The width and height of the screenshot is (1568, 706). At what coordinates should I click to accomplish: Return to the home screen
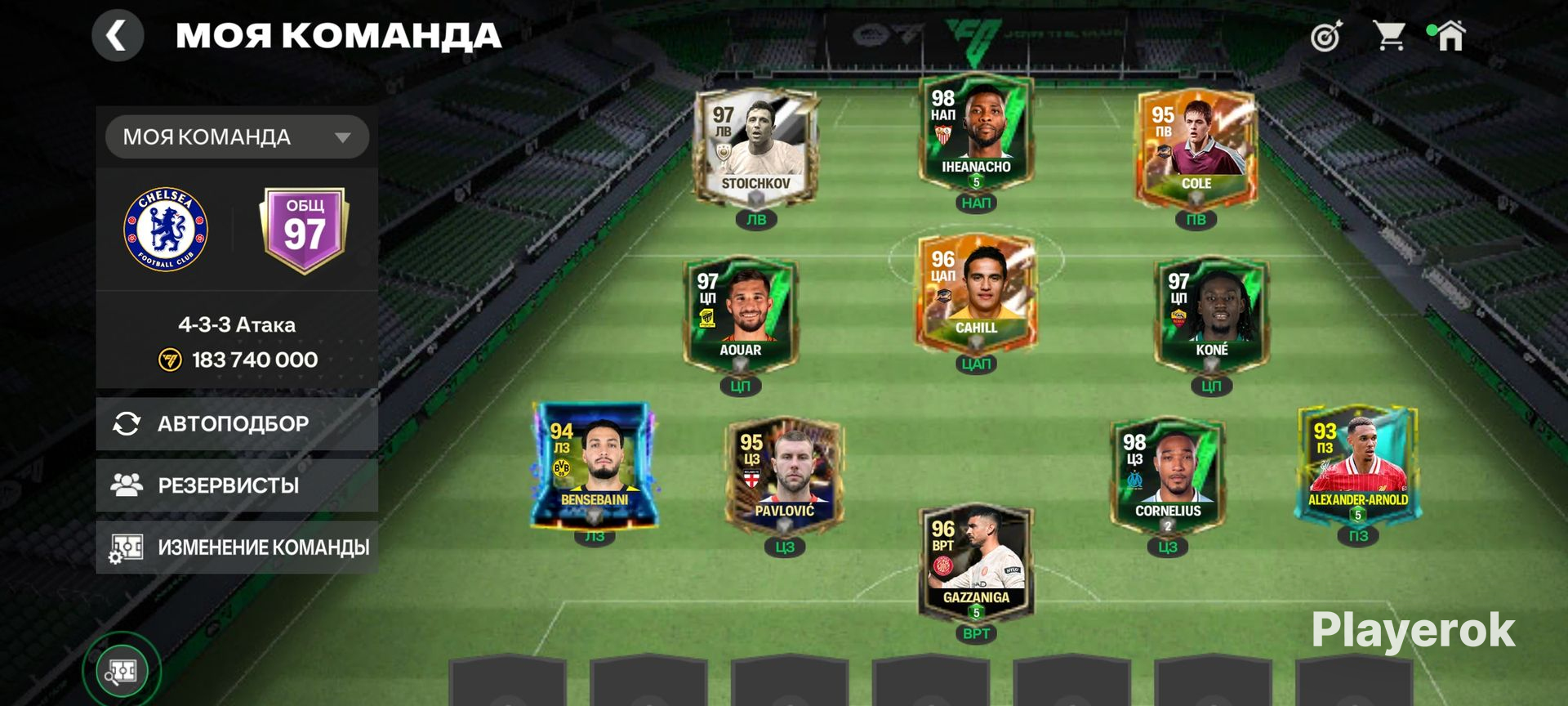1450,36
